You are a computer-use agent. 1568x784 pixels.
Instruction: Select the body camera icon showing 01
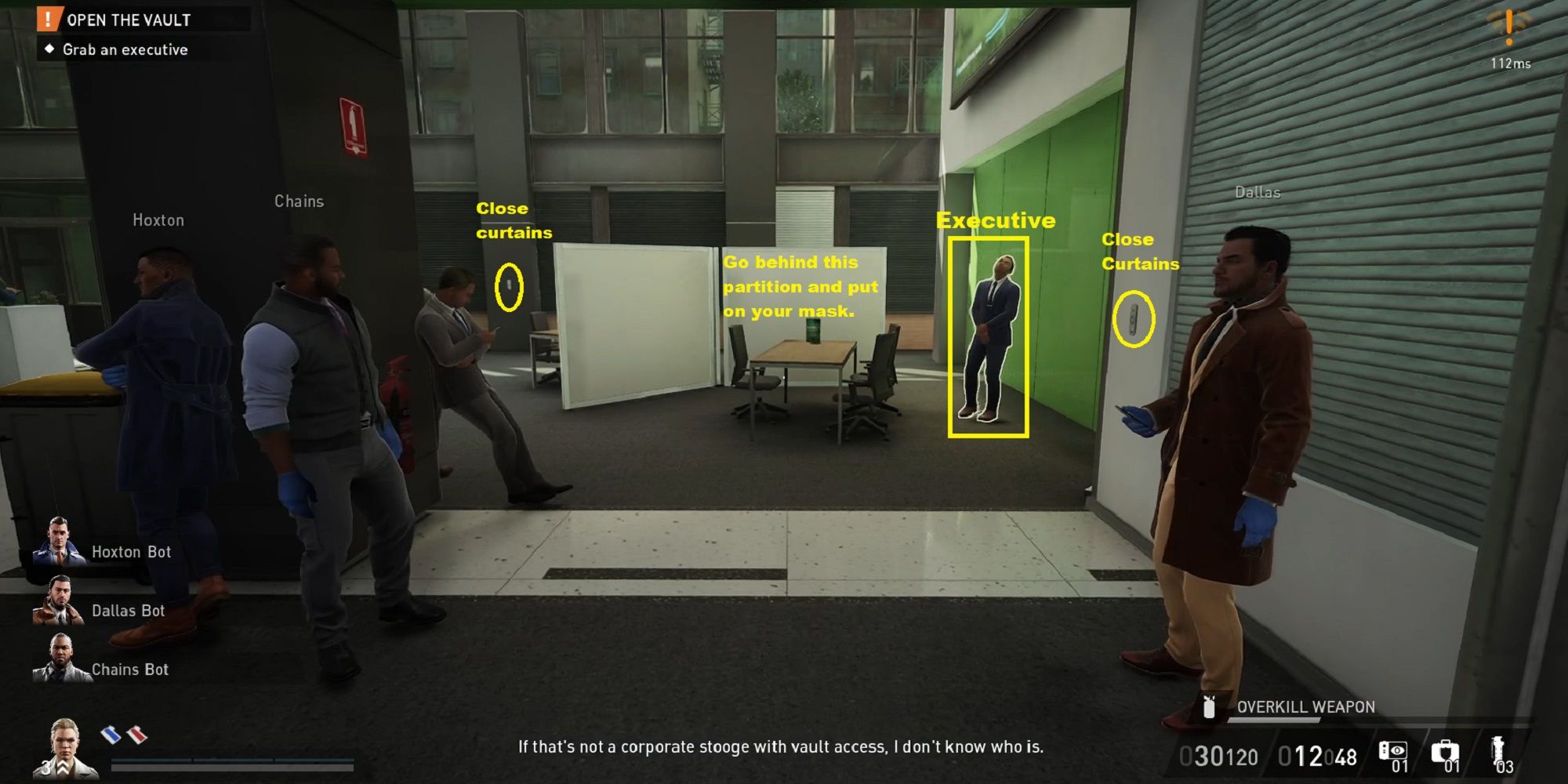[x=1394, y=750]
